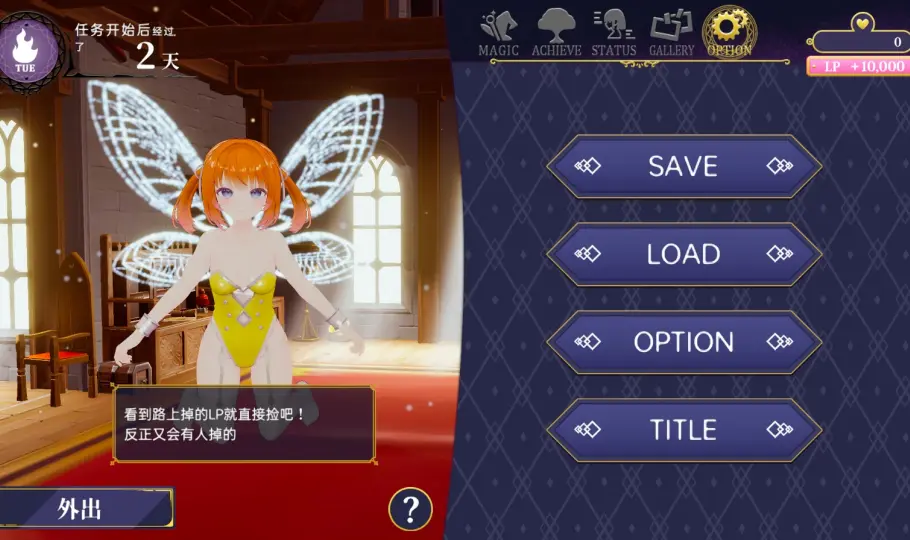Click the fairy's dialogue text box
Viewport: 910px width, 540px height.
click(243, 424)
